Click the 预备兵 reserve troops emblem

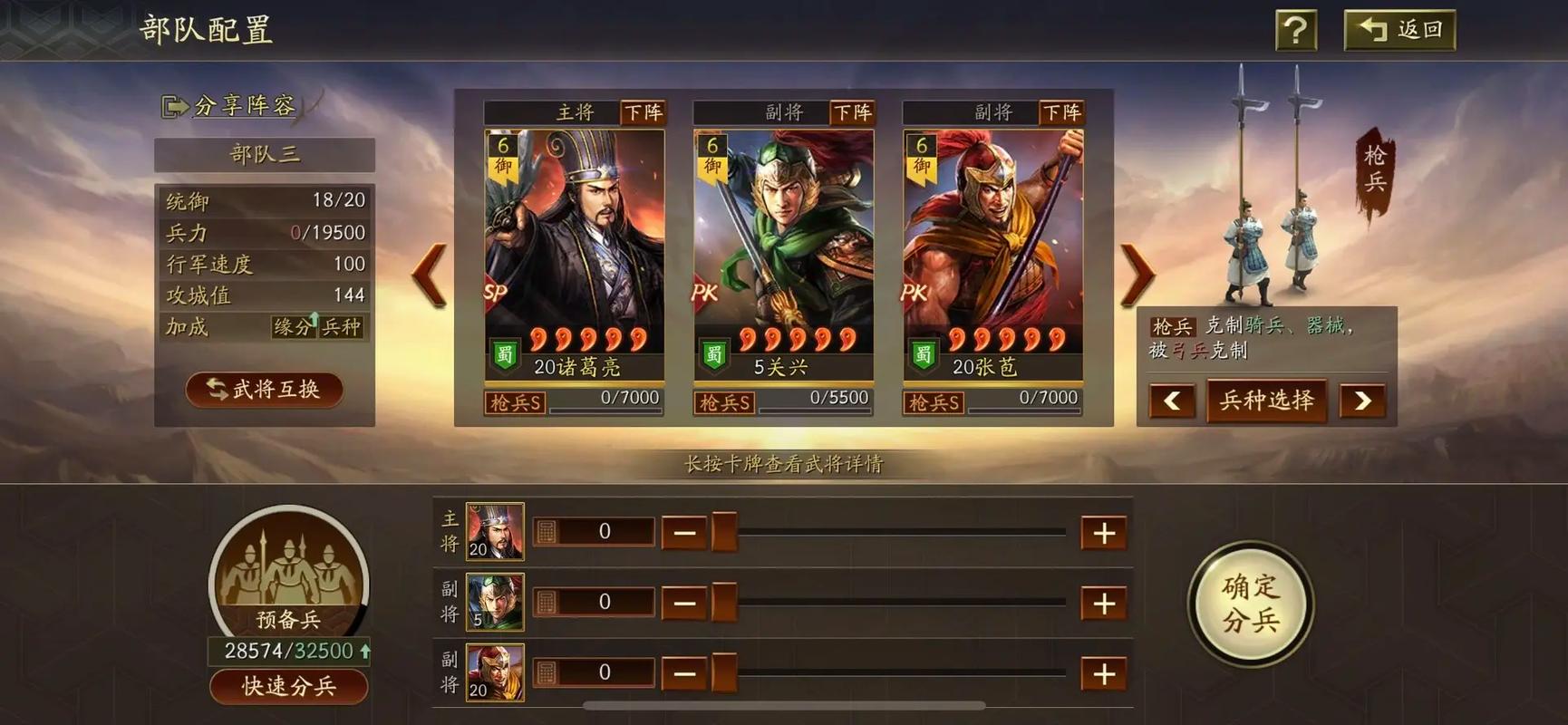point(288,575)
